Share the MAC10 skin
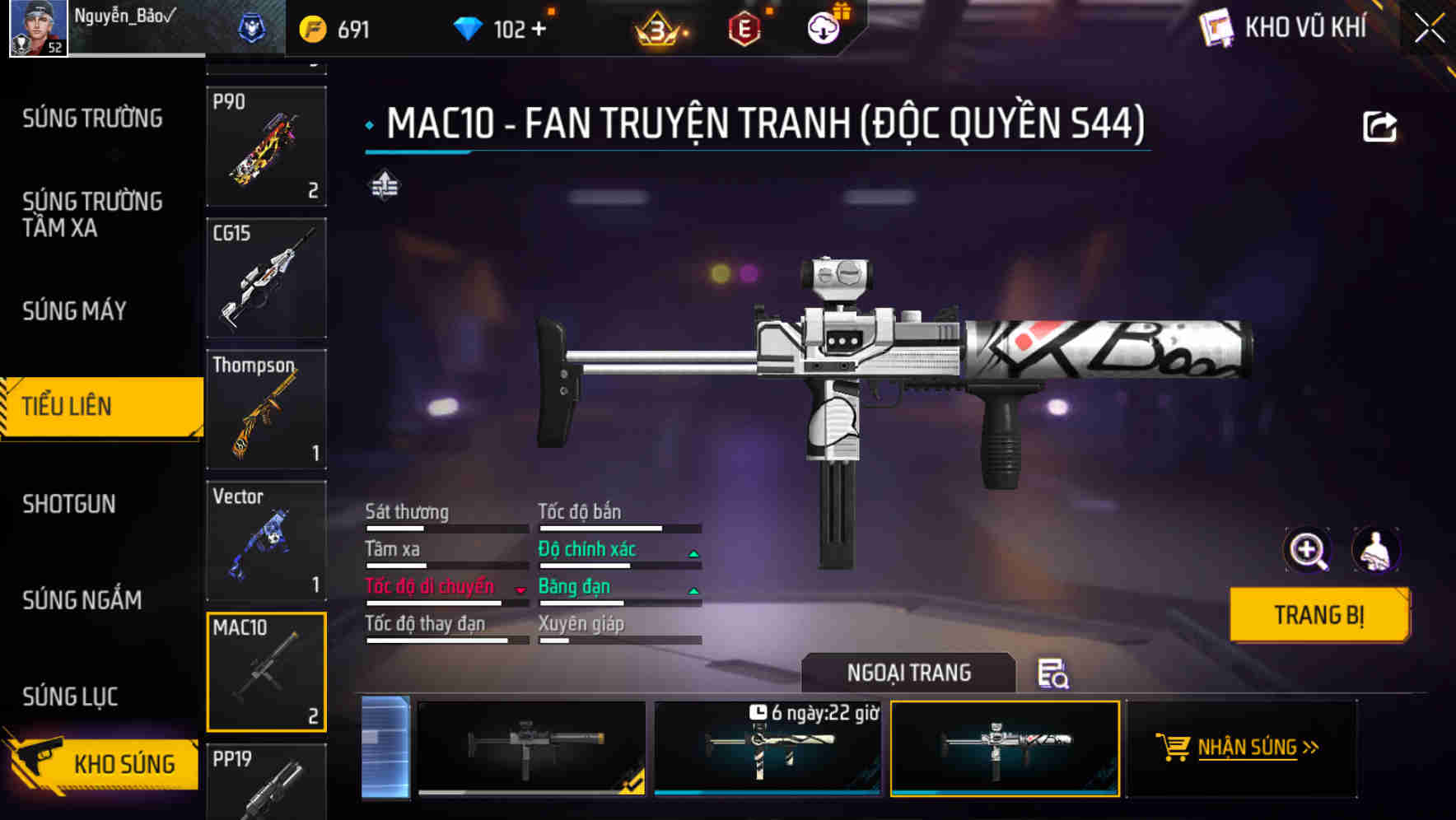 coord(1379,127)
